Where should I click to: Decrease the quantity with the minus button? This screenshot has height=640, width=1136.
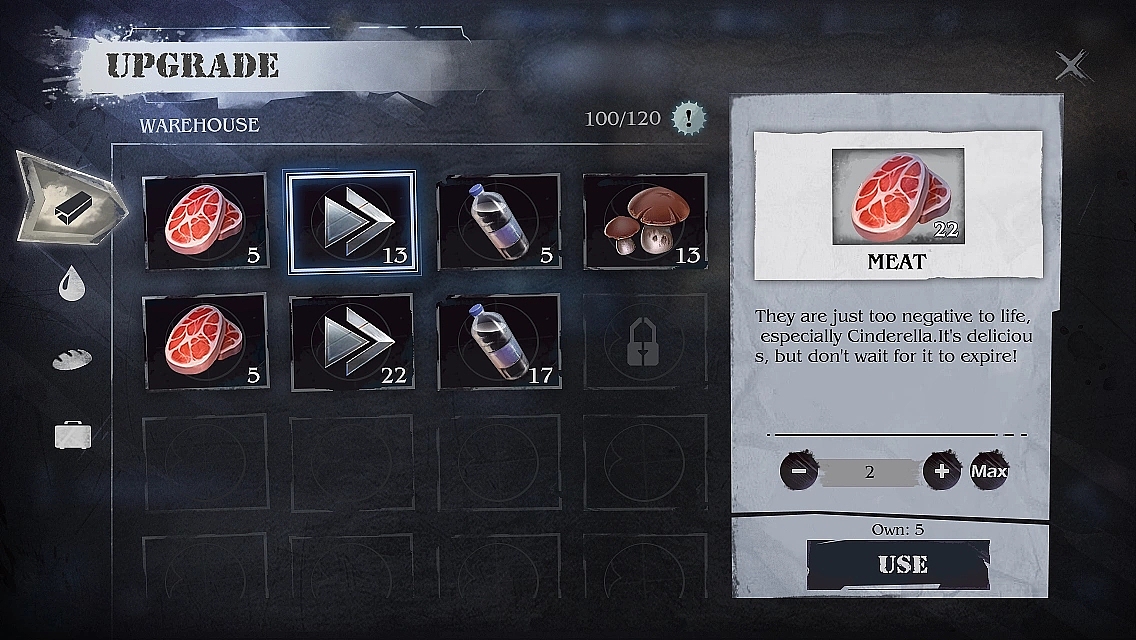point(799,471)
